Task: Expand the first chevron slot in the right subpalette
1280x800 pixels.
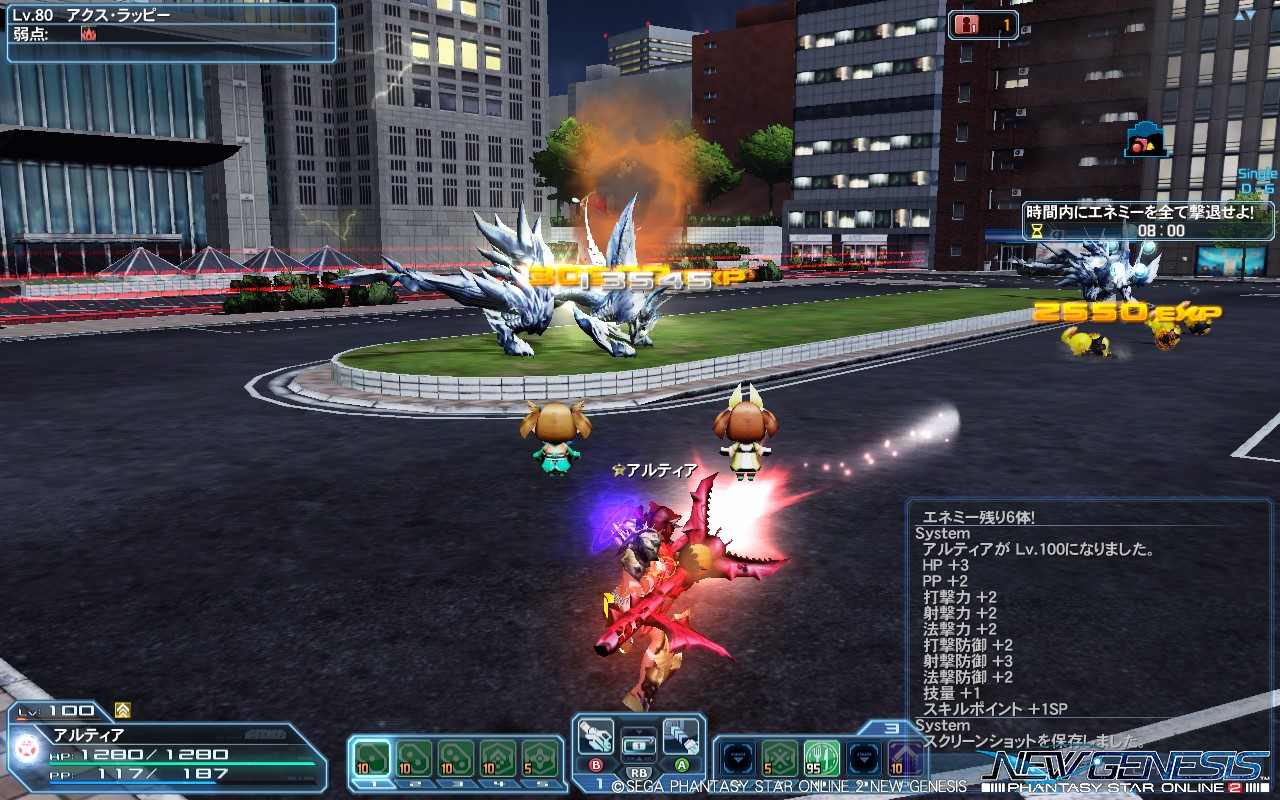Action: coord(738,758)
